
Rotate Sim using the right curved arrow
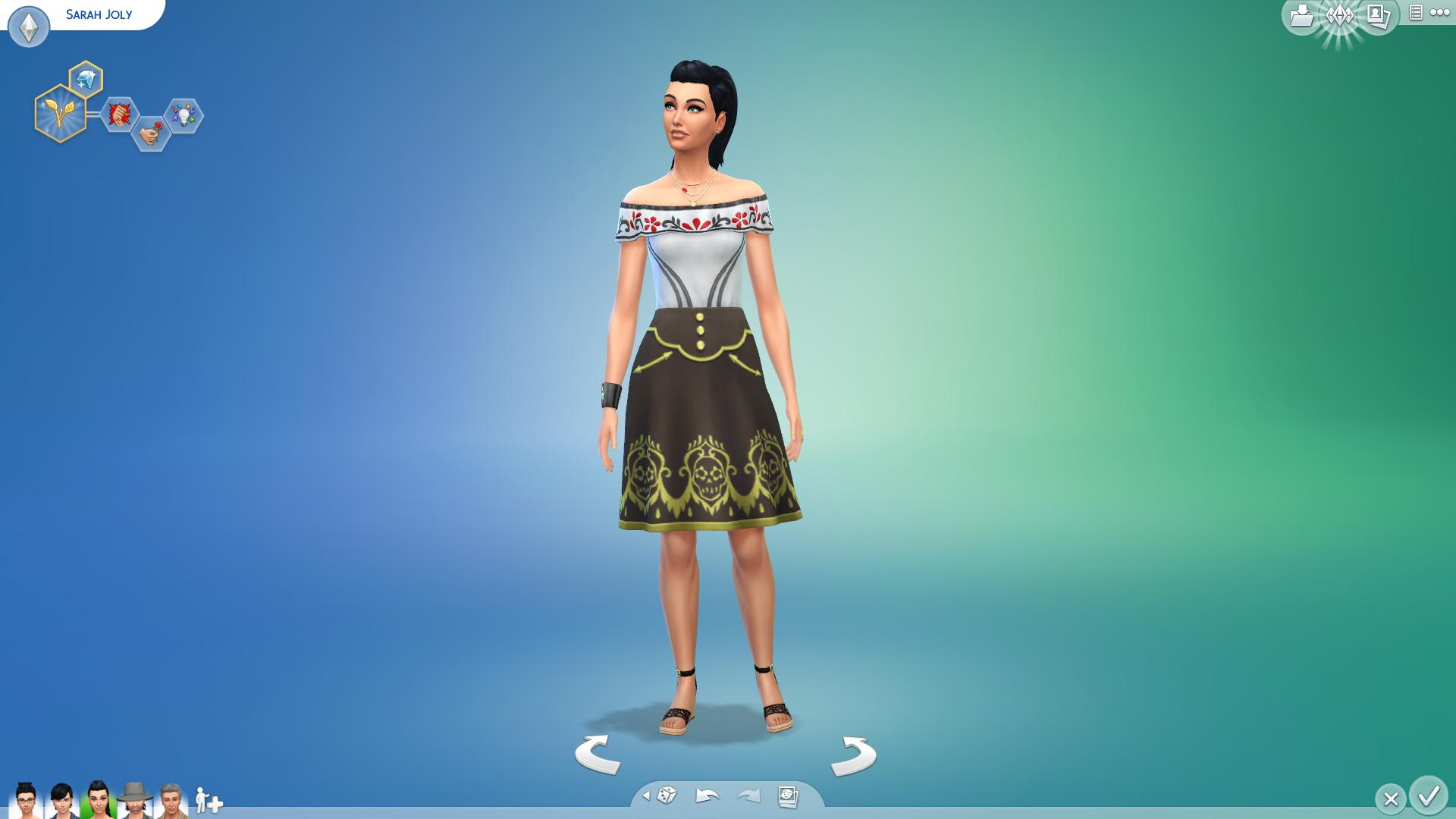coord(854,755)
